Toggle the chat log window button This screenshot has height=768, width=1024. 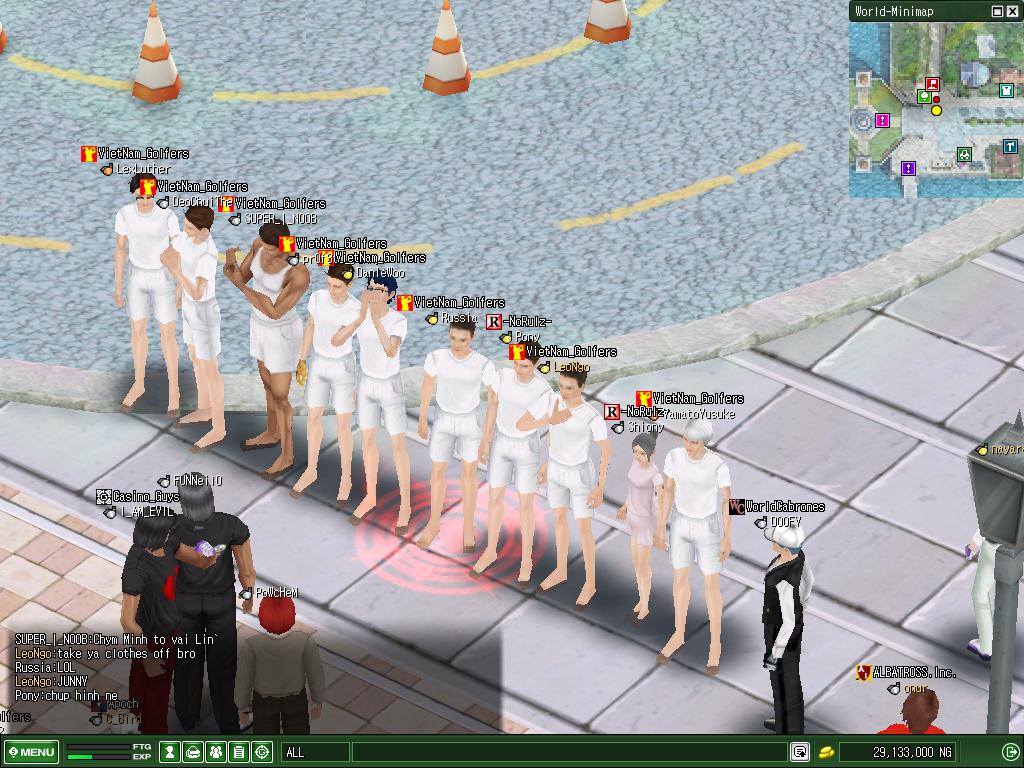800,752
